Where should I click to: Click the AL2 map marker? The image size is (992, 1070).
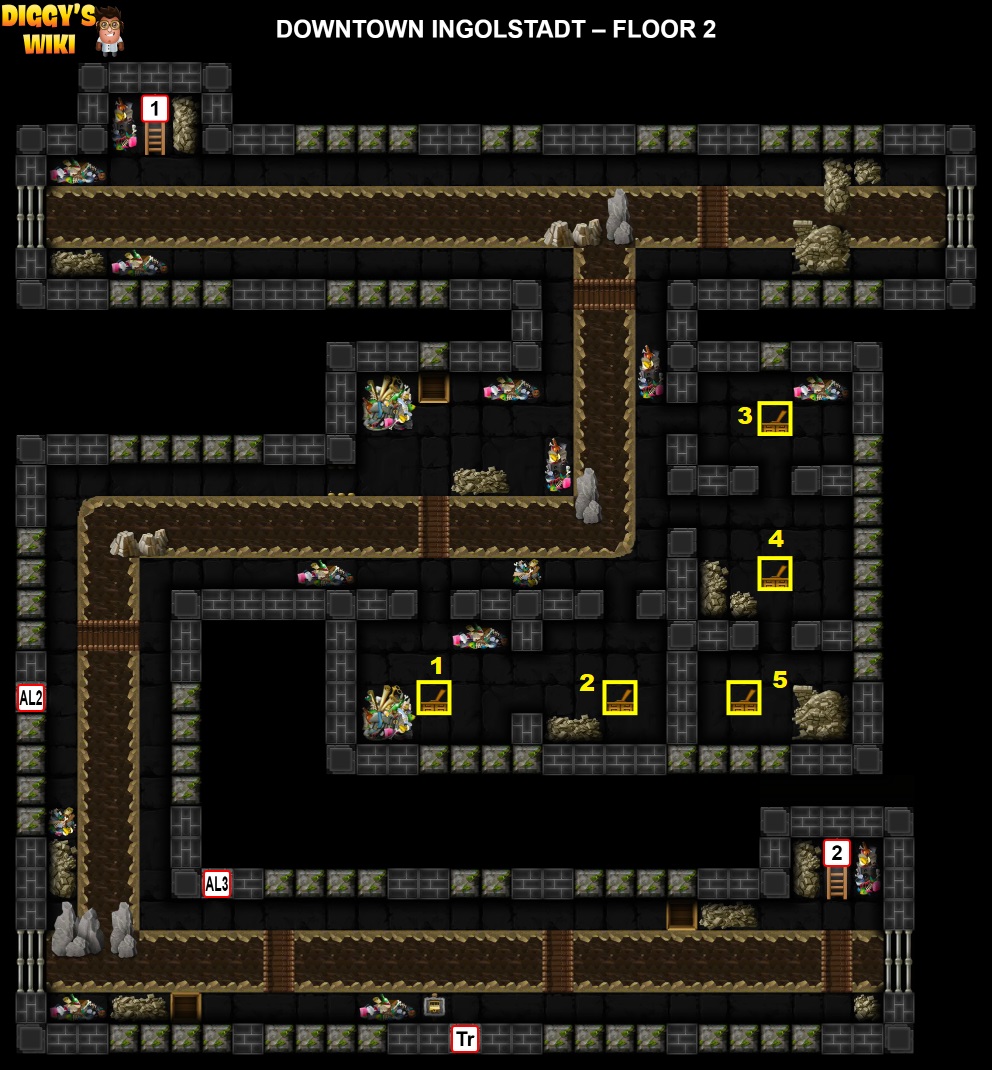(x=31, y=697)
